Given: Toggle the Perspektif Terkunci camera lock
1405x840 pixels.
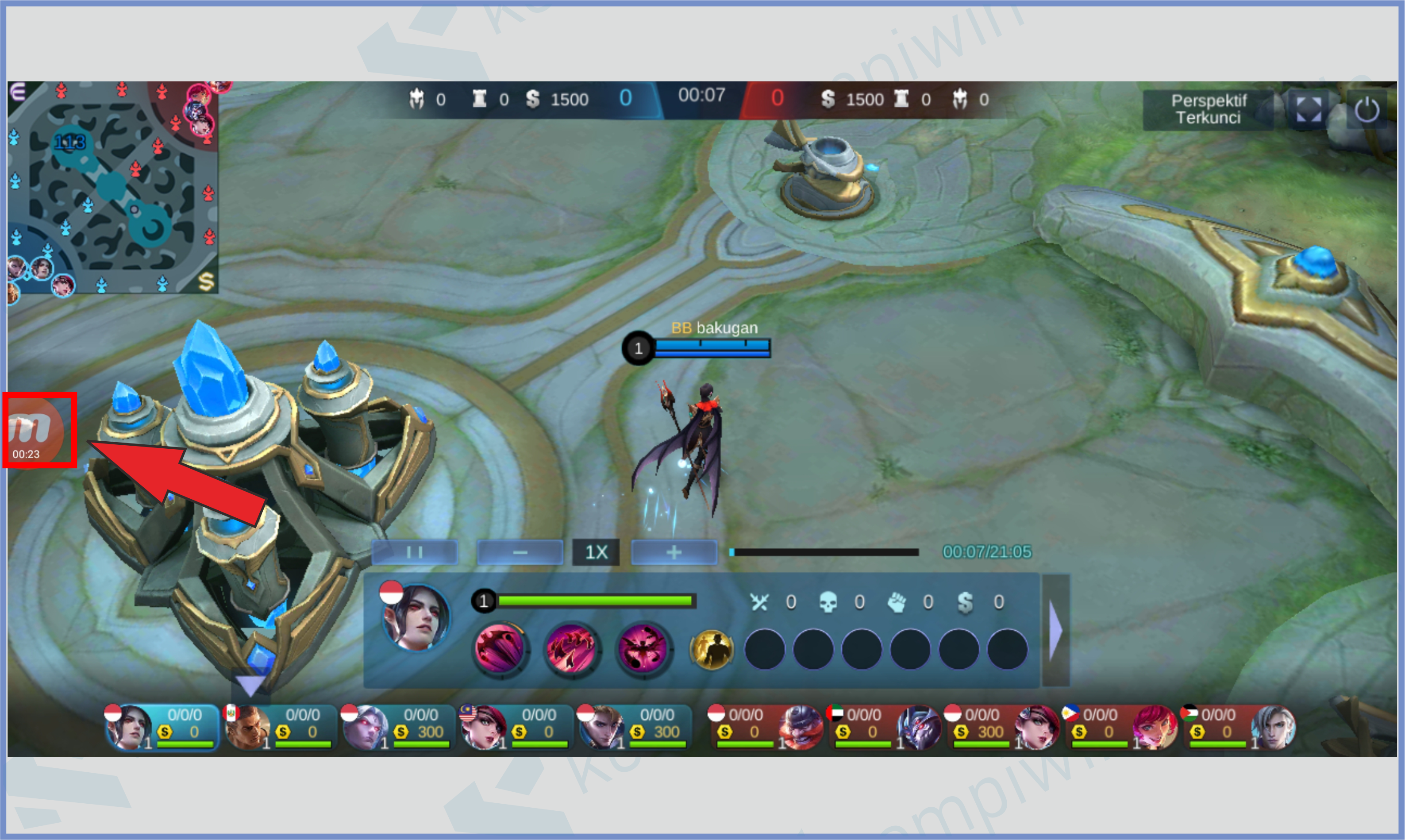Looking at the screenshot, I should (1208, 109).
